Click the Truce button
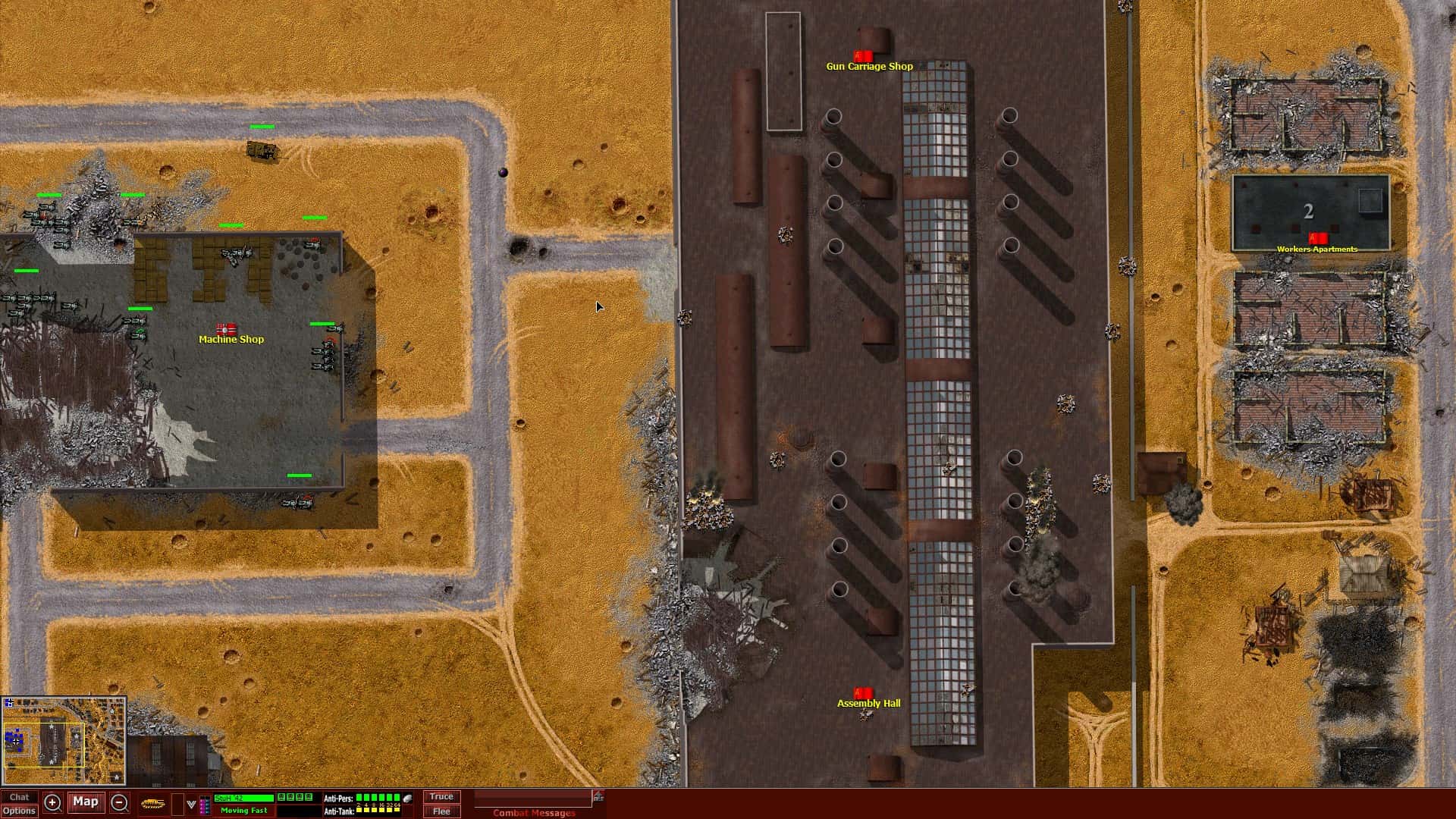This screenshot has height=819, width=1456. [x=442, y=796]
